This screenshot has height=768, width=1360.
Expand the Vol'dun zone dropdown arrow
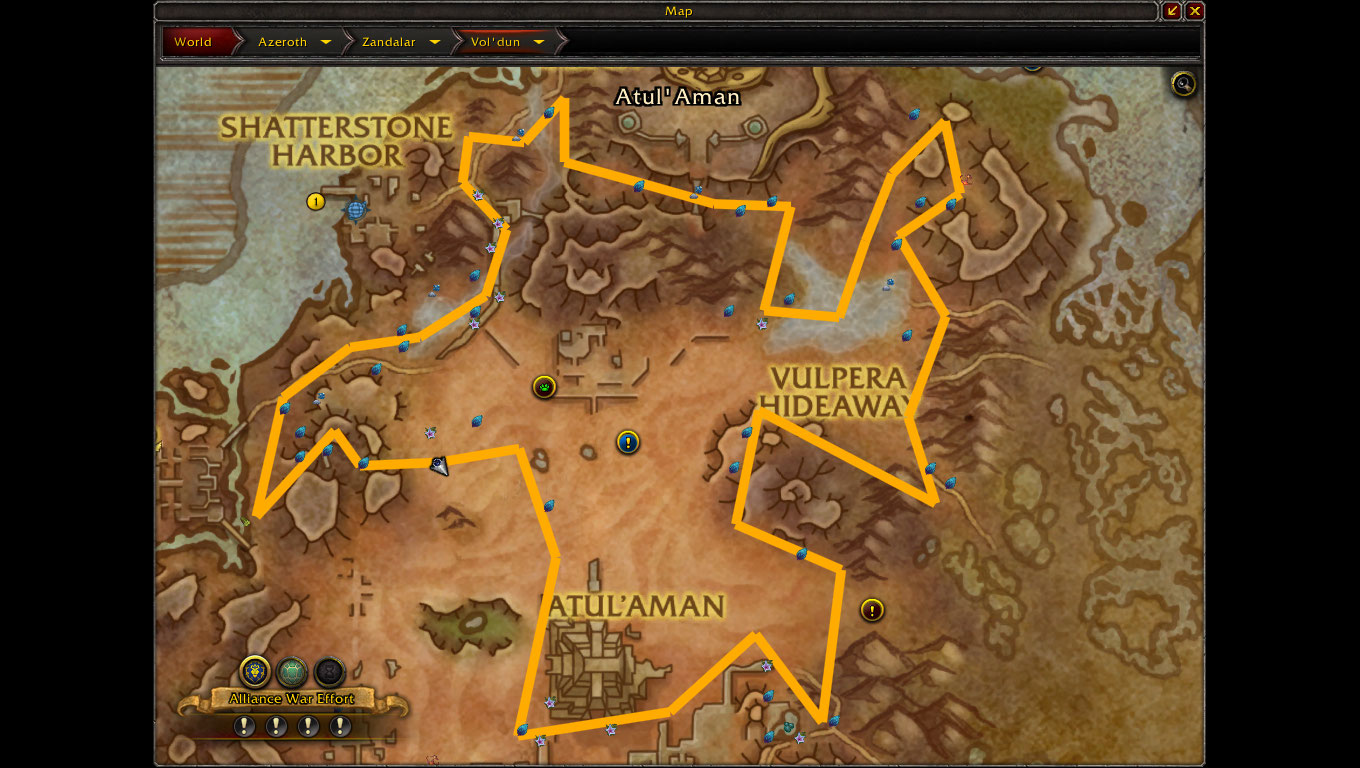point(539,42)
